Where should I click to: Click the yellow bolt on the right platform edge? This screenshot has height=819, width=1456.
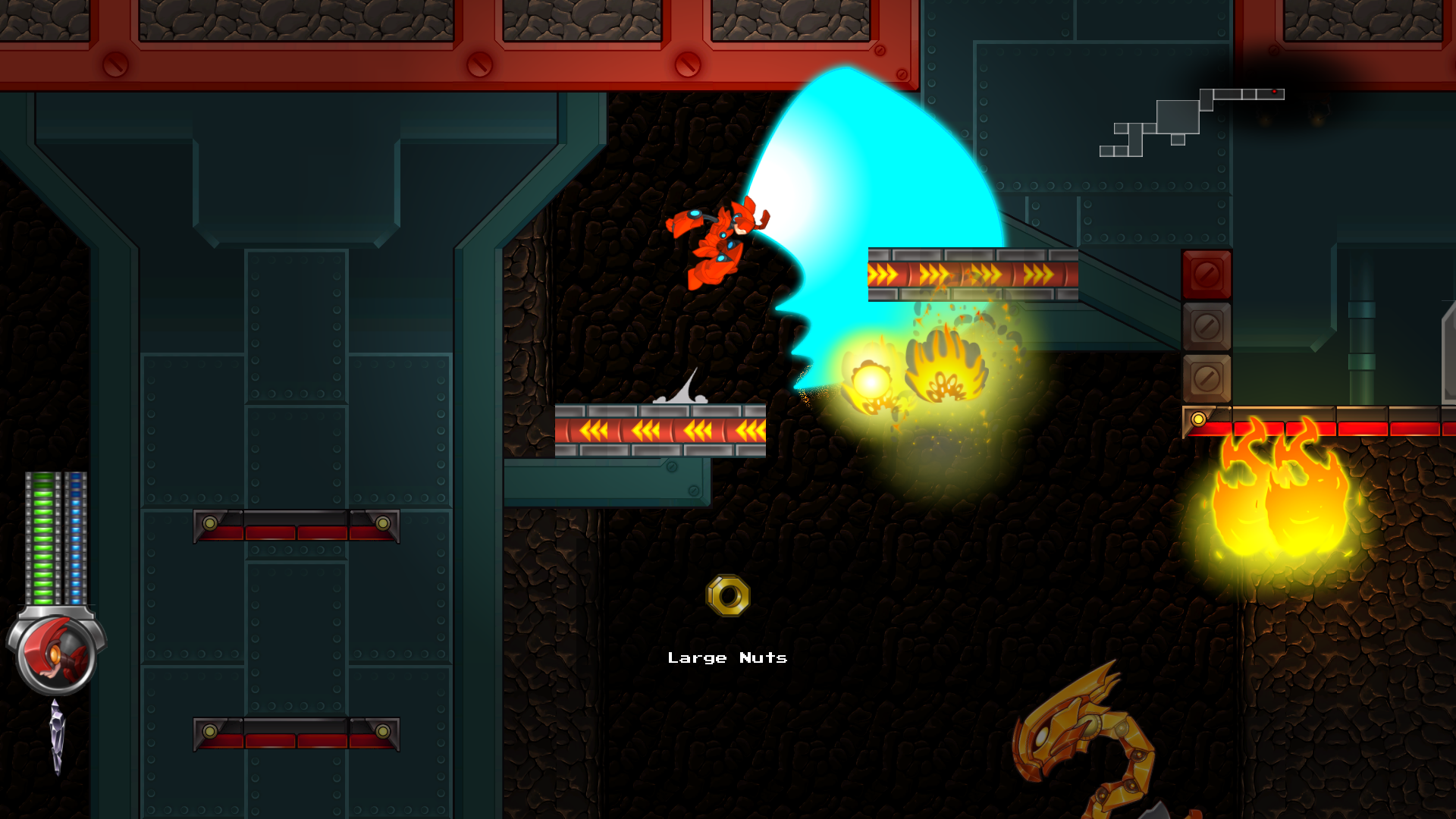[x=1200, y=417]
